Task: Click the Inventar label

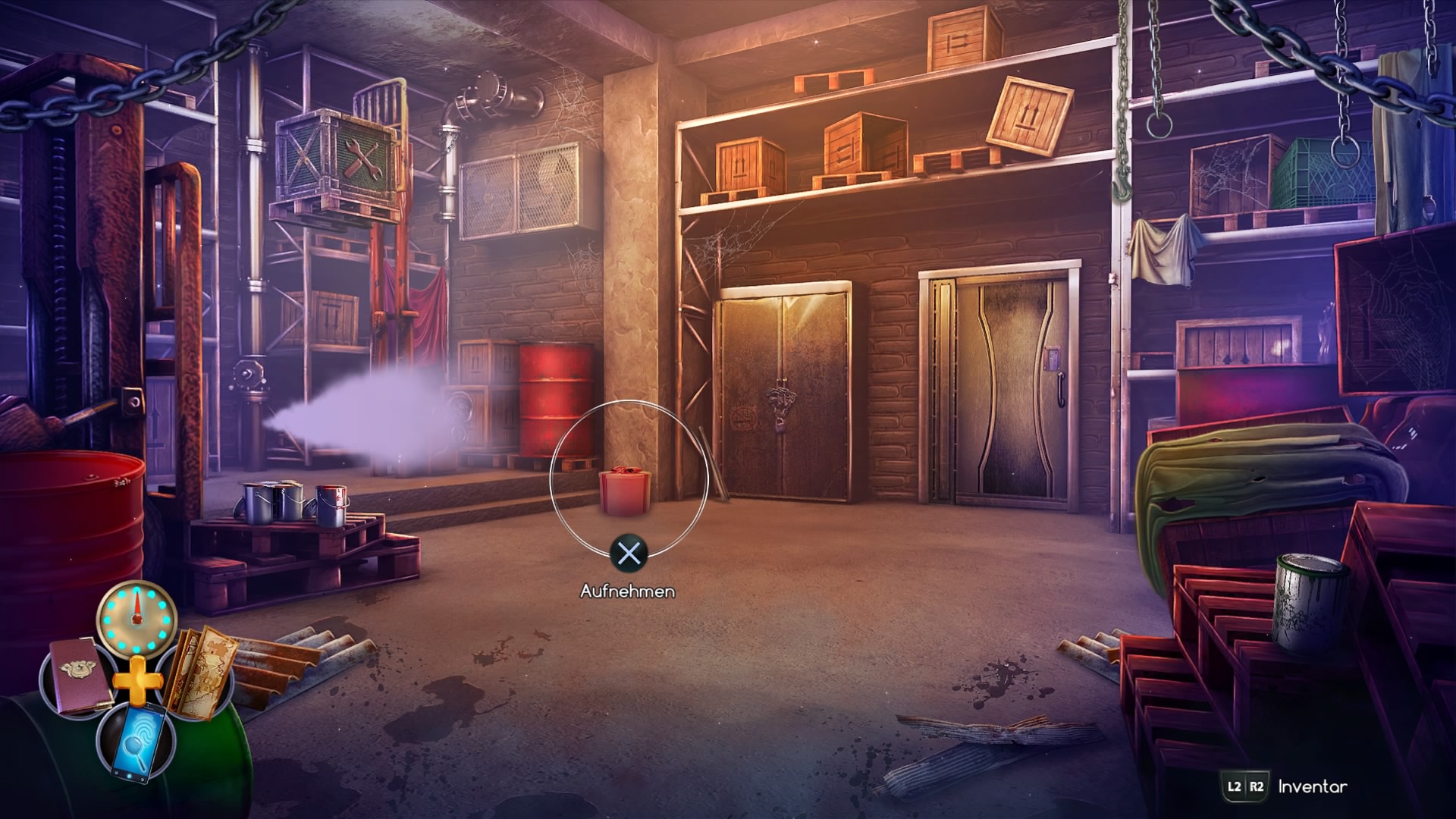Action: point(1312,787)
